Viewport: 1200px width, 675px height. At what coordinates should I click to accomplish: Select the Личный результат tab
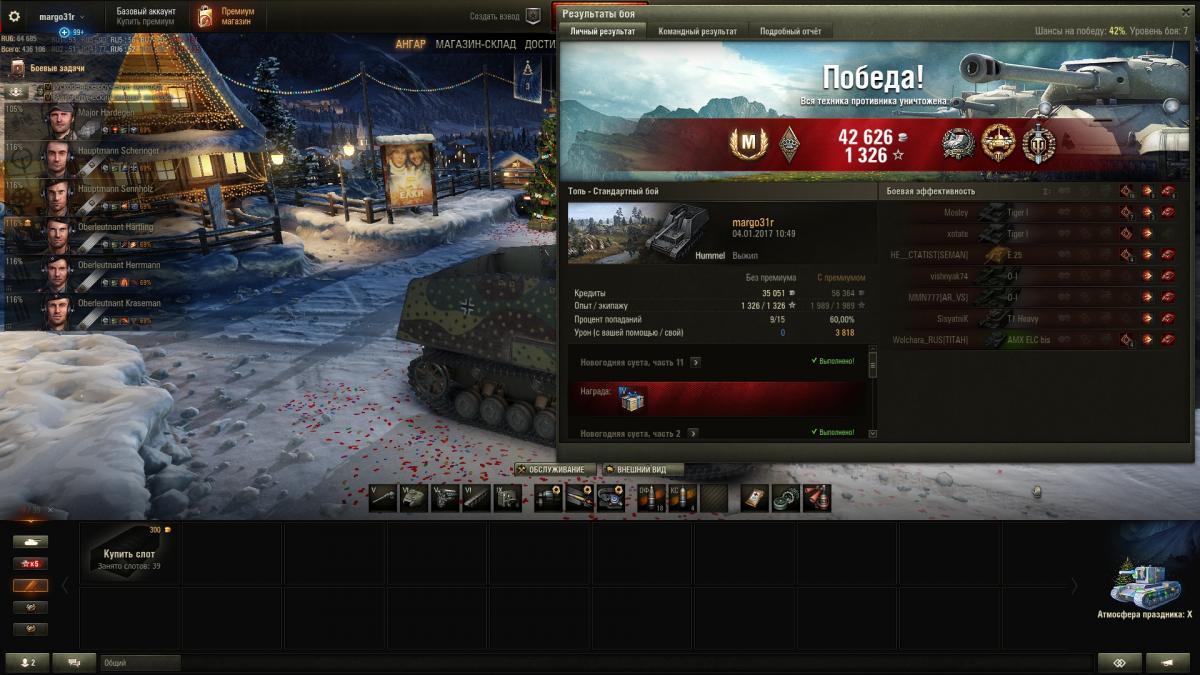coord(602,31)
